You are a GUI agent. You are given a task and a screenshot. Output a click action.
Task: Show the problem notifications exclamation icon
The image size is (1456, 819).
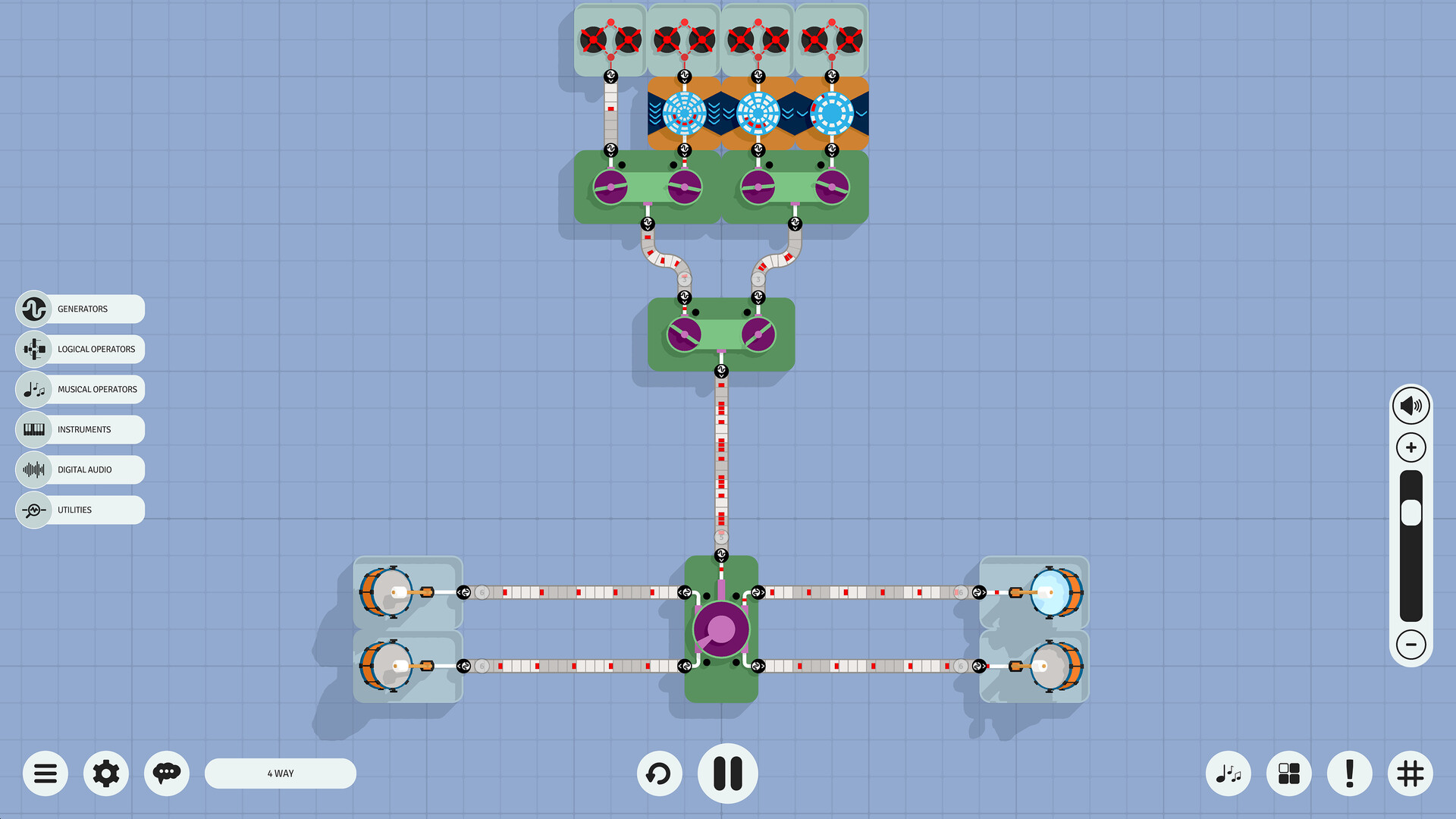tap(1349, 773)
